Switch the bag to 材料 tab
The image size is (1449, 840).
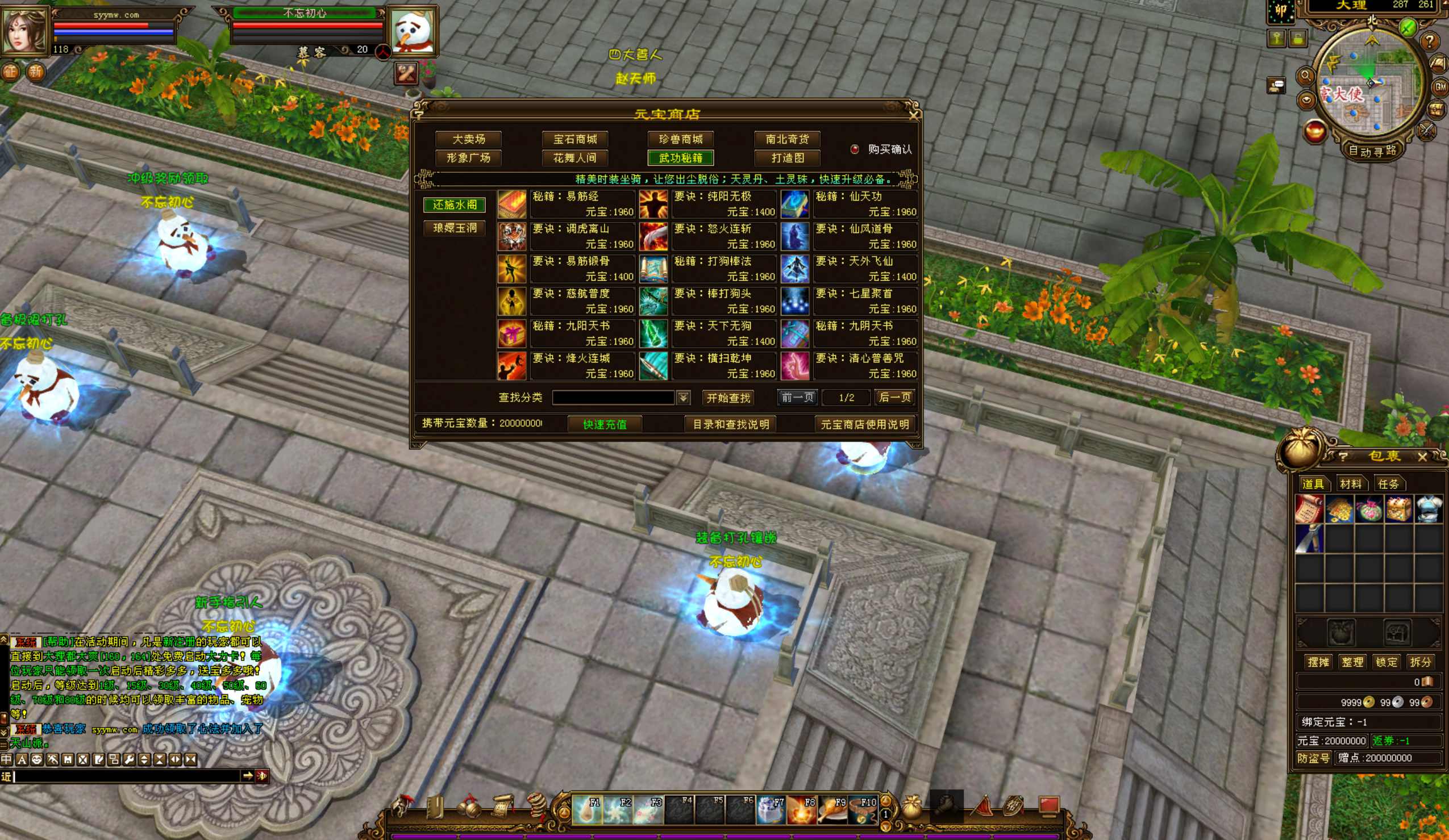coord(1350,484)
